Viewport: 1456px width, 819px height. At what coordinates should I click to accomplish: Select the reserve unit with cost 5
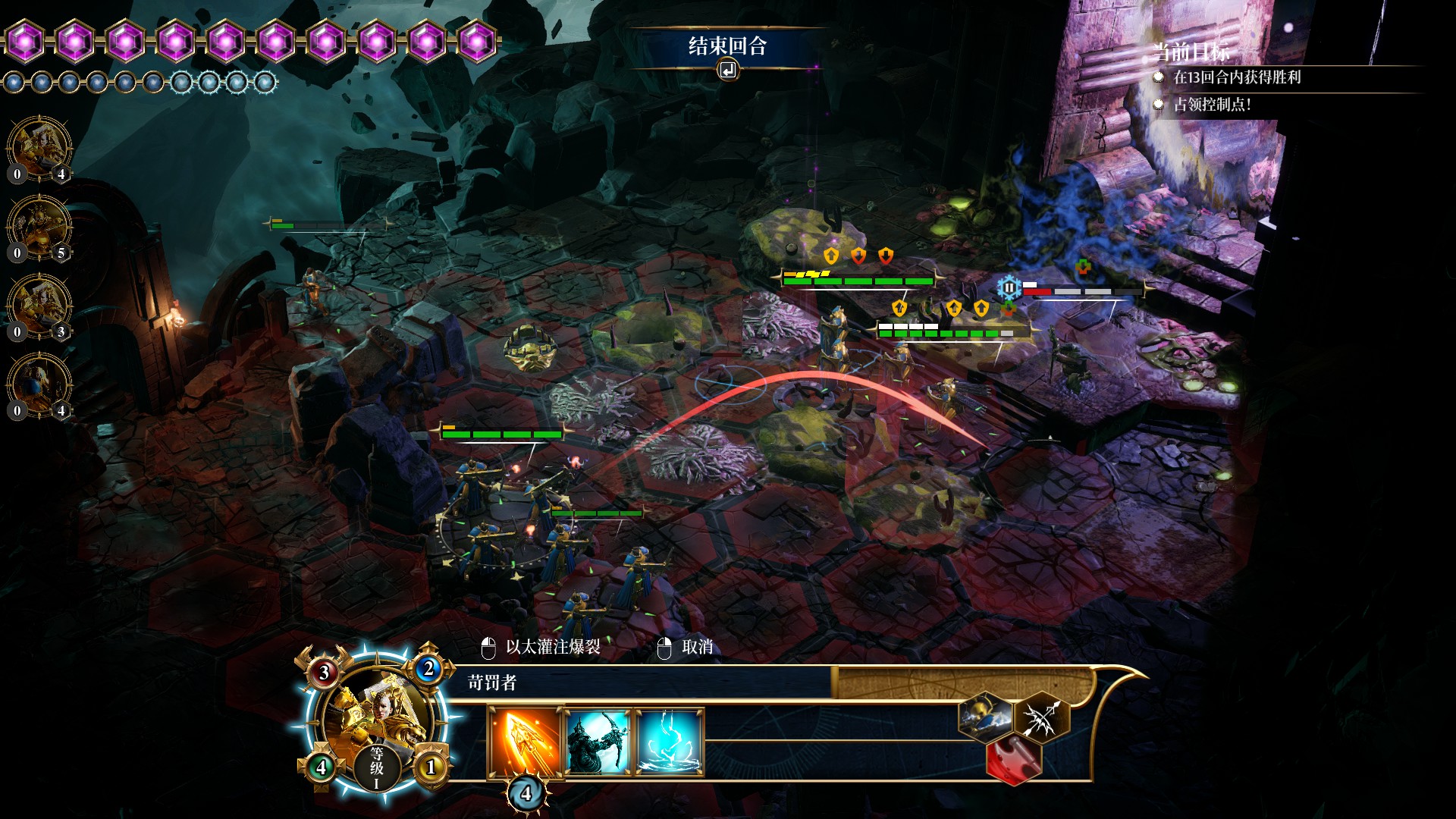click(39, 227)
